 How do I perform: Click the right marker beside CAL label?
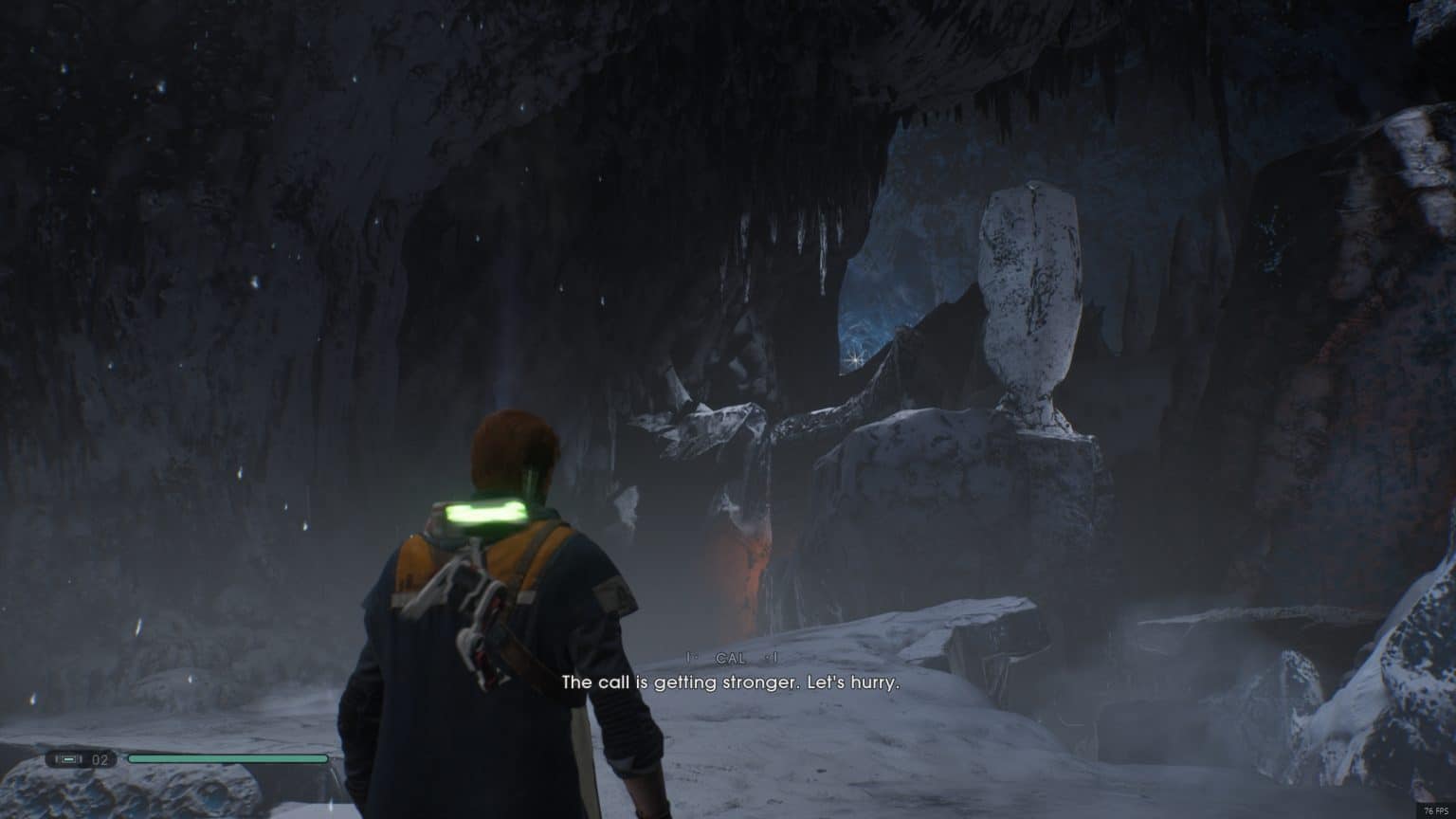point(774,655)
